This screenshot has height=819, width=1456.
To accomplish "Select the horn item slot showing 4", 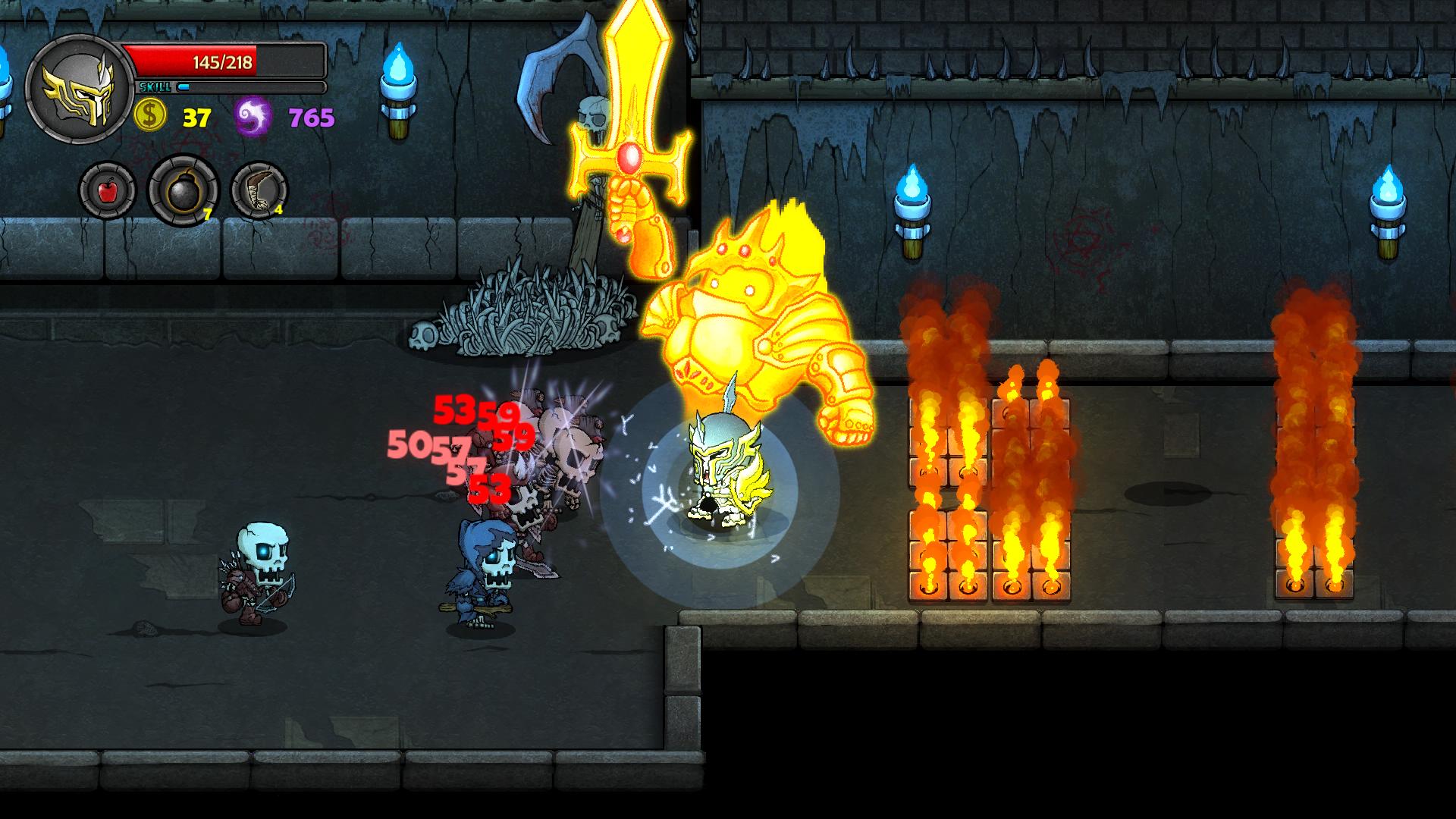I will [259, 191].
